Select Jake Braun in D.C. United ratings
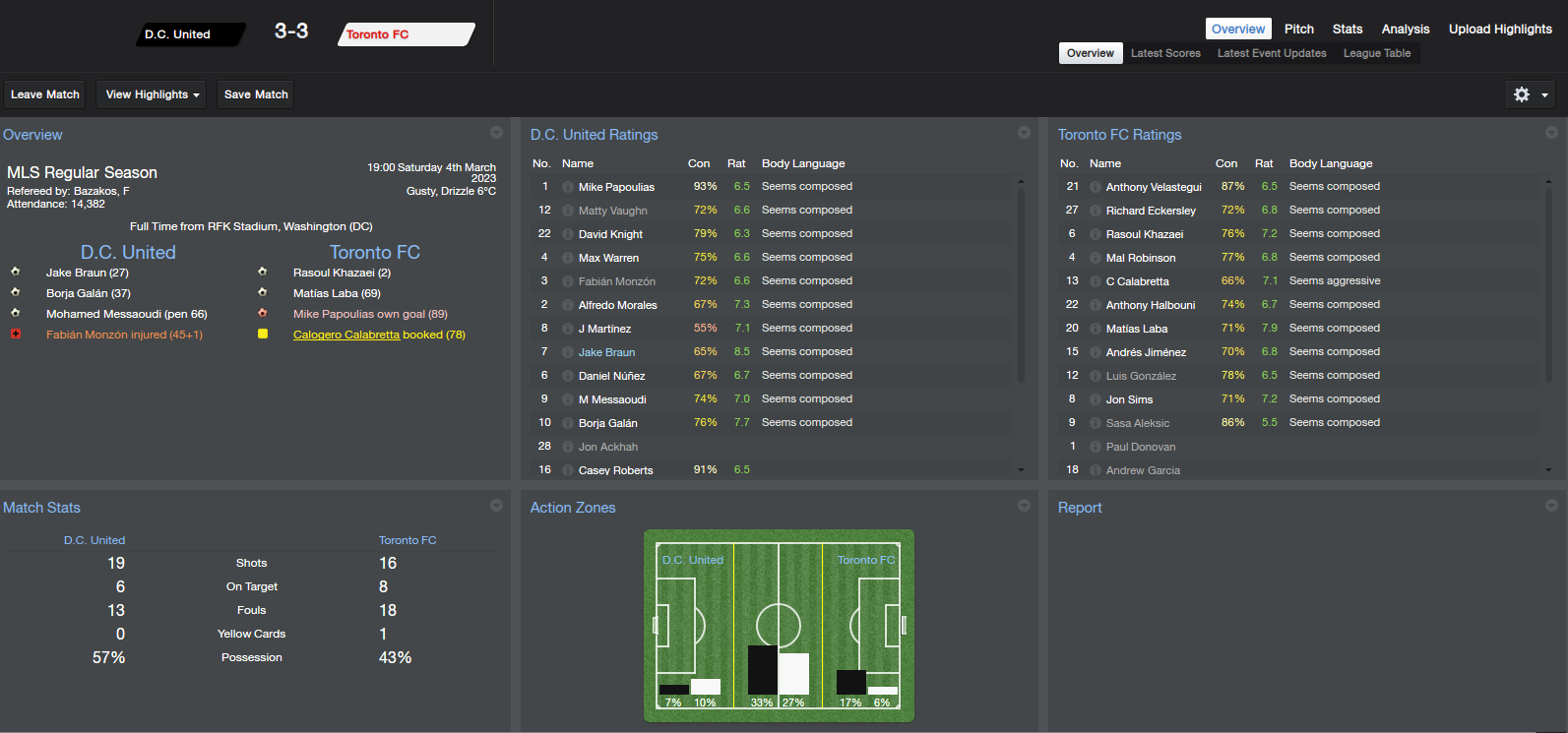The width and height of the screenshot is (1568, 733). [606, 352]
